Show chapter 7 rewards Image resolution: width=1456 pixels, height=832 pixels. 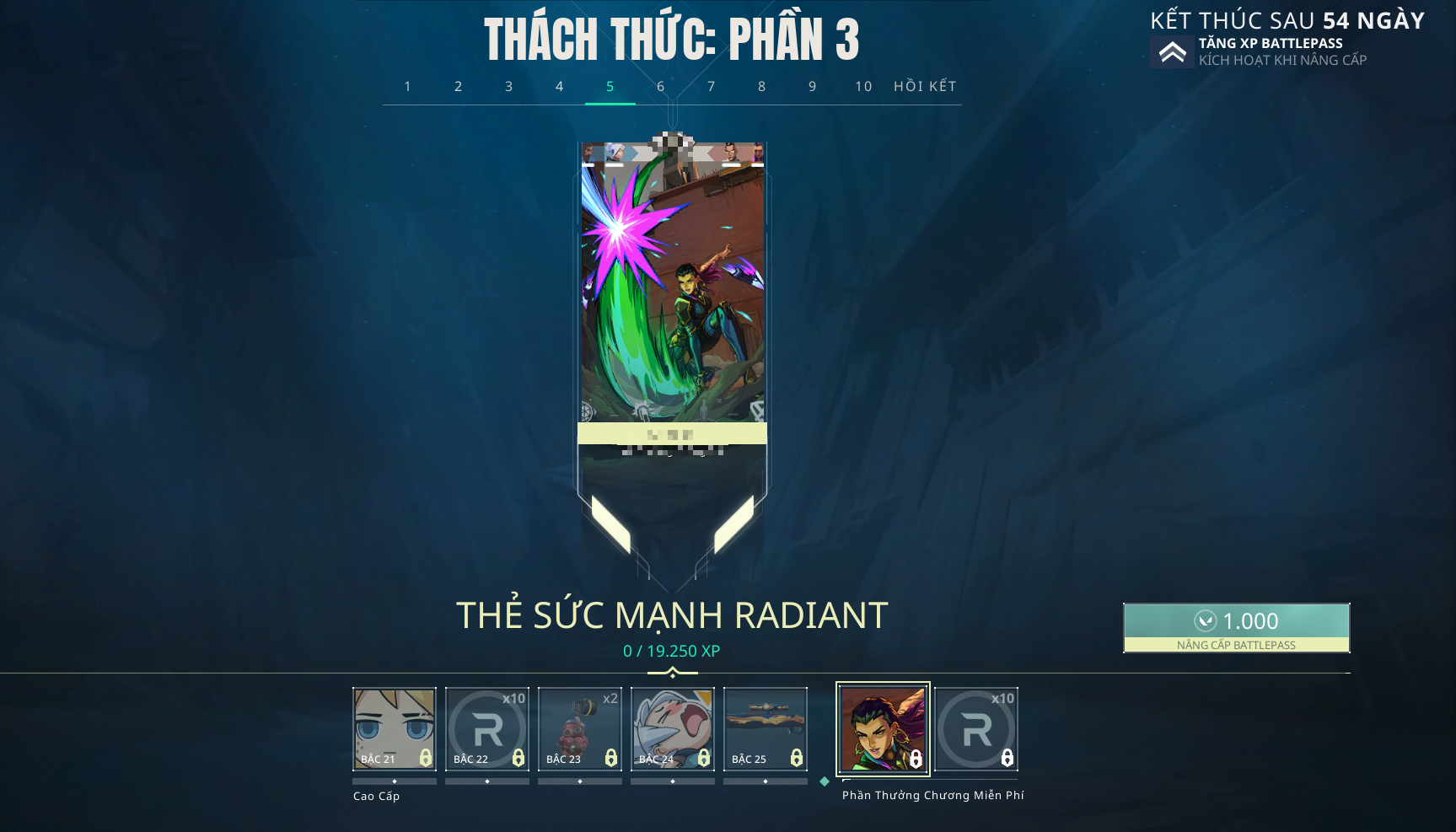(712, 87)
